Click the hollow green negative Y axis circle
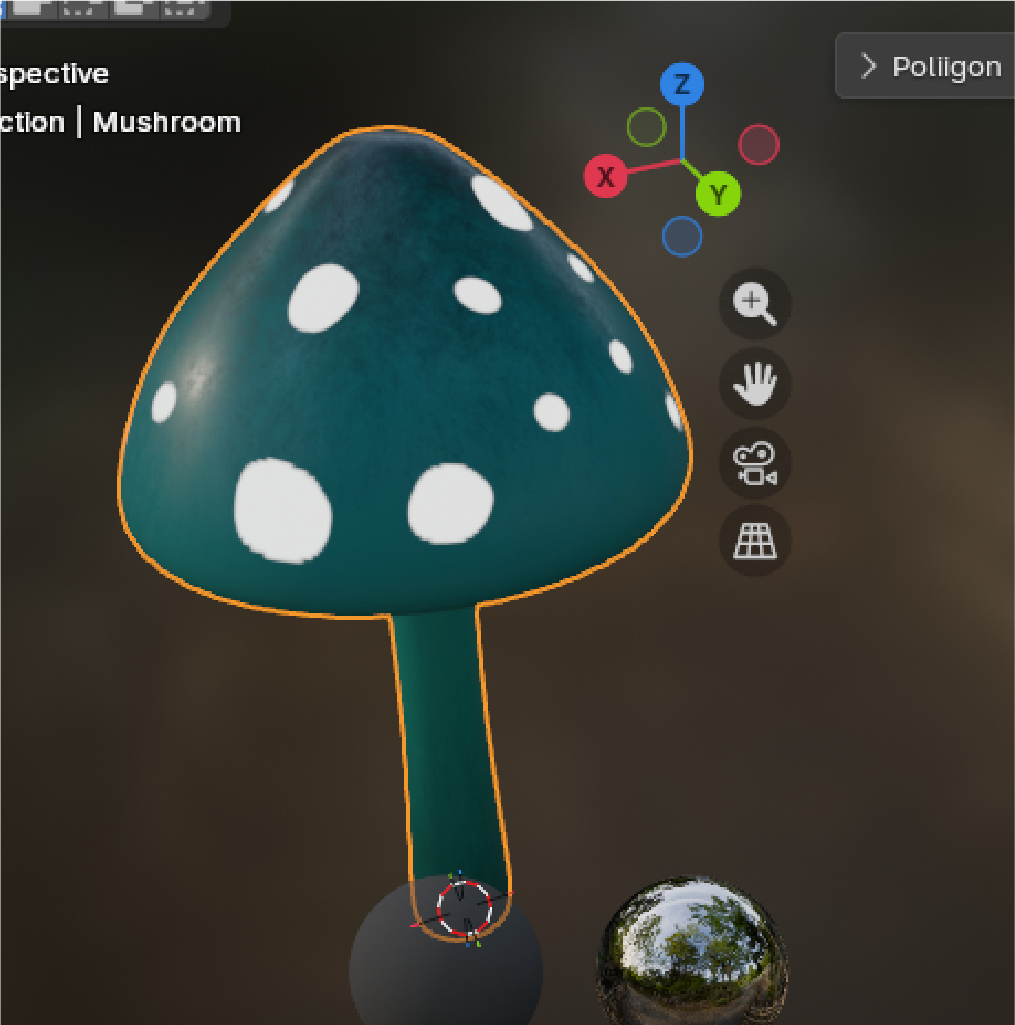The image size is (1015, 1025). coord(646,128)
